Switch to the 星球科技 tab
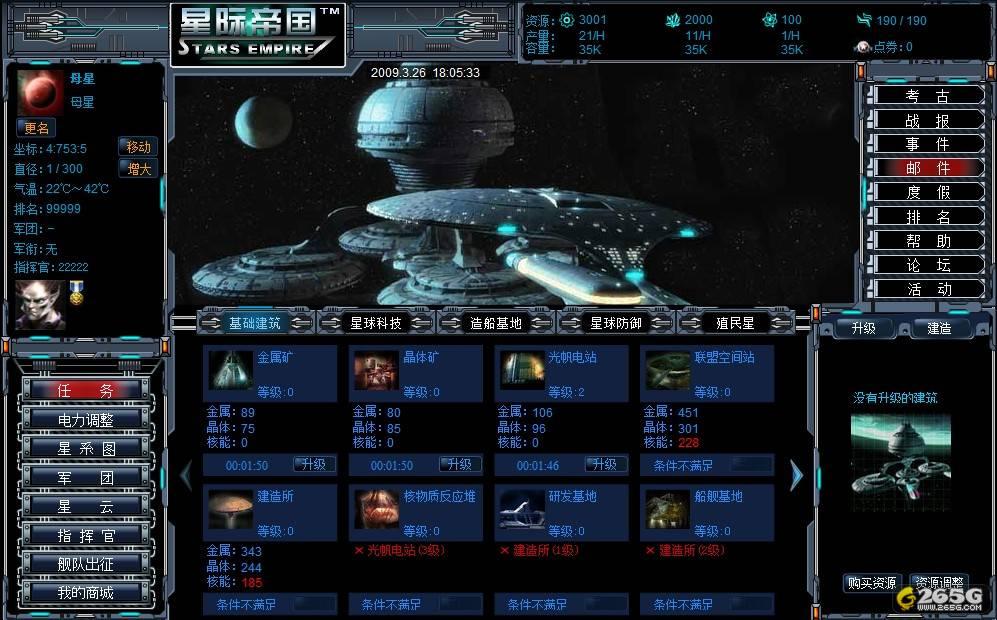Screen dimensions: 997x620 [x=376, y=323]
